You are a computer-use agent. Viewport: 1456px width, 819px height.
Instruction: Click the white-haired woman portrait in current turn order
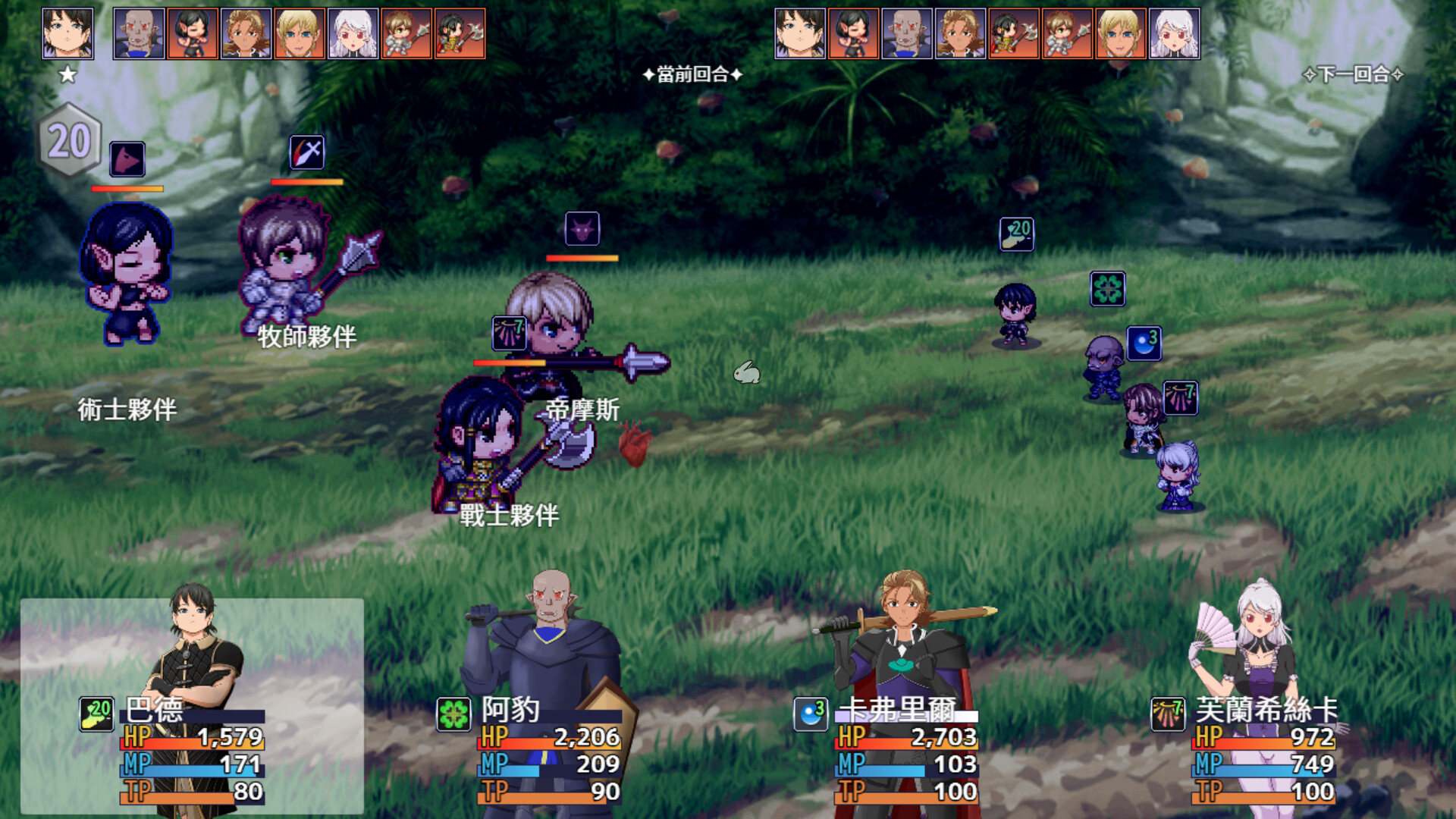pos(353,33)
